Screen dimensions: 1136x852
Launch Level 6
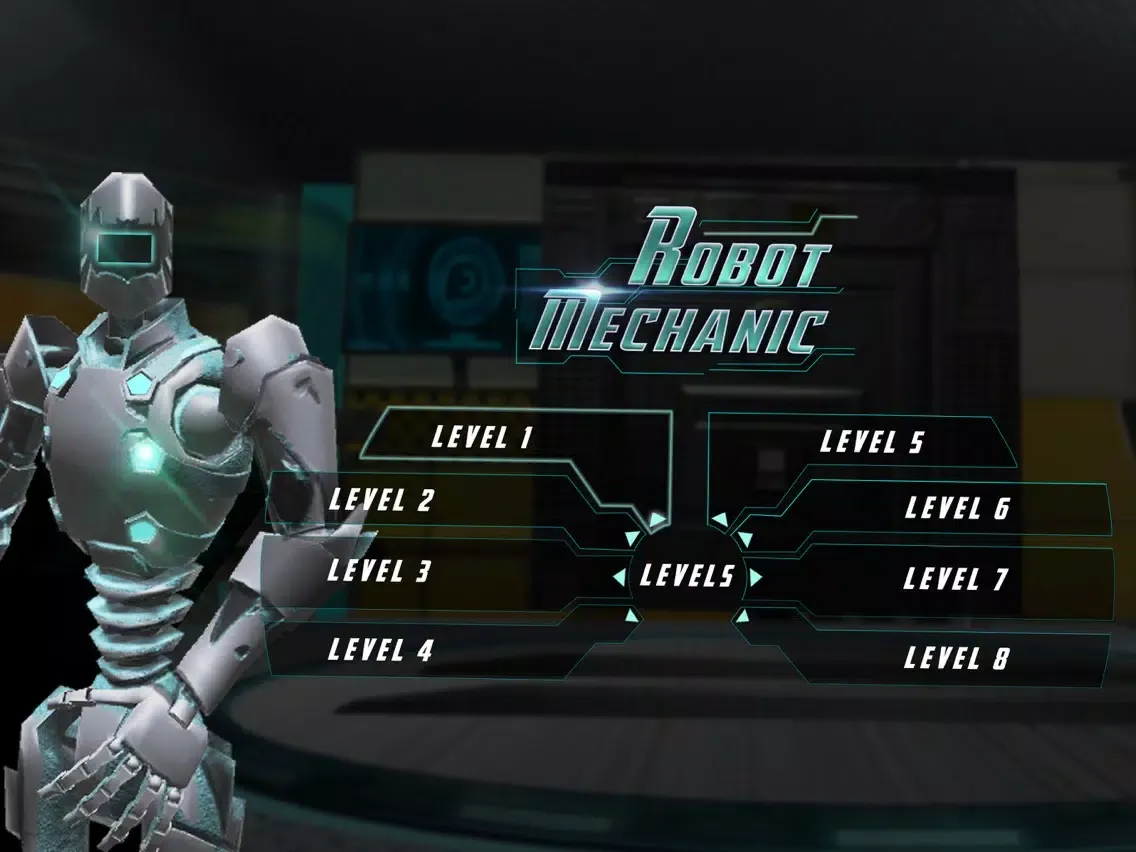(957, 508)
